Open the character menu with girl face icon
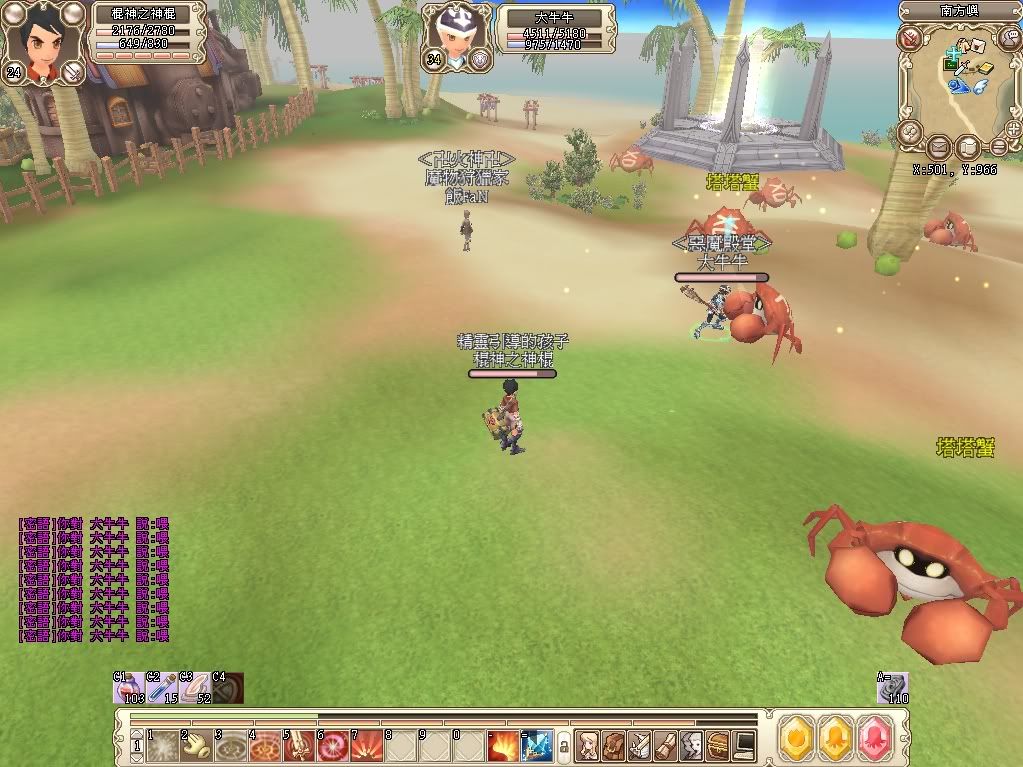The image size is (1023, 767). pos(587,745)
